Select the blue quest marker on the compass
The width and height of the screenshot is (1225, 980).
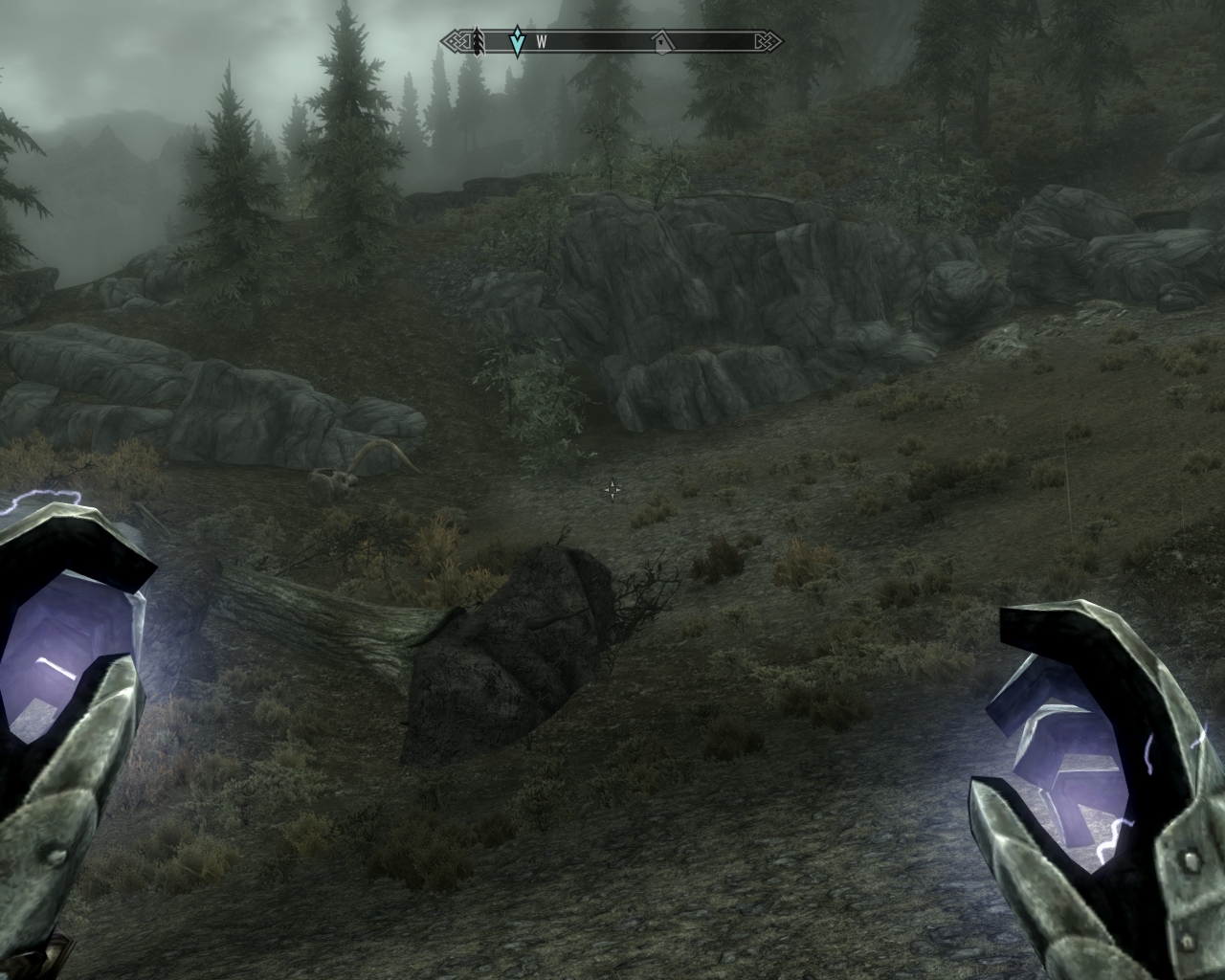click(x=517, y=41)
